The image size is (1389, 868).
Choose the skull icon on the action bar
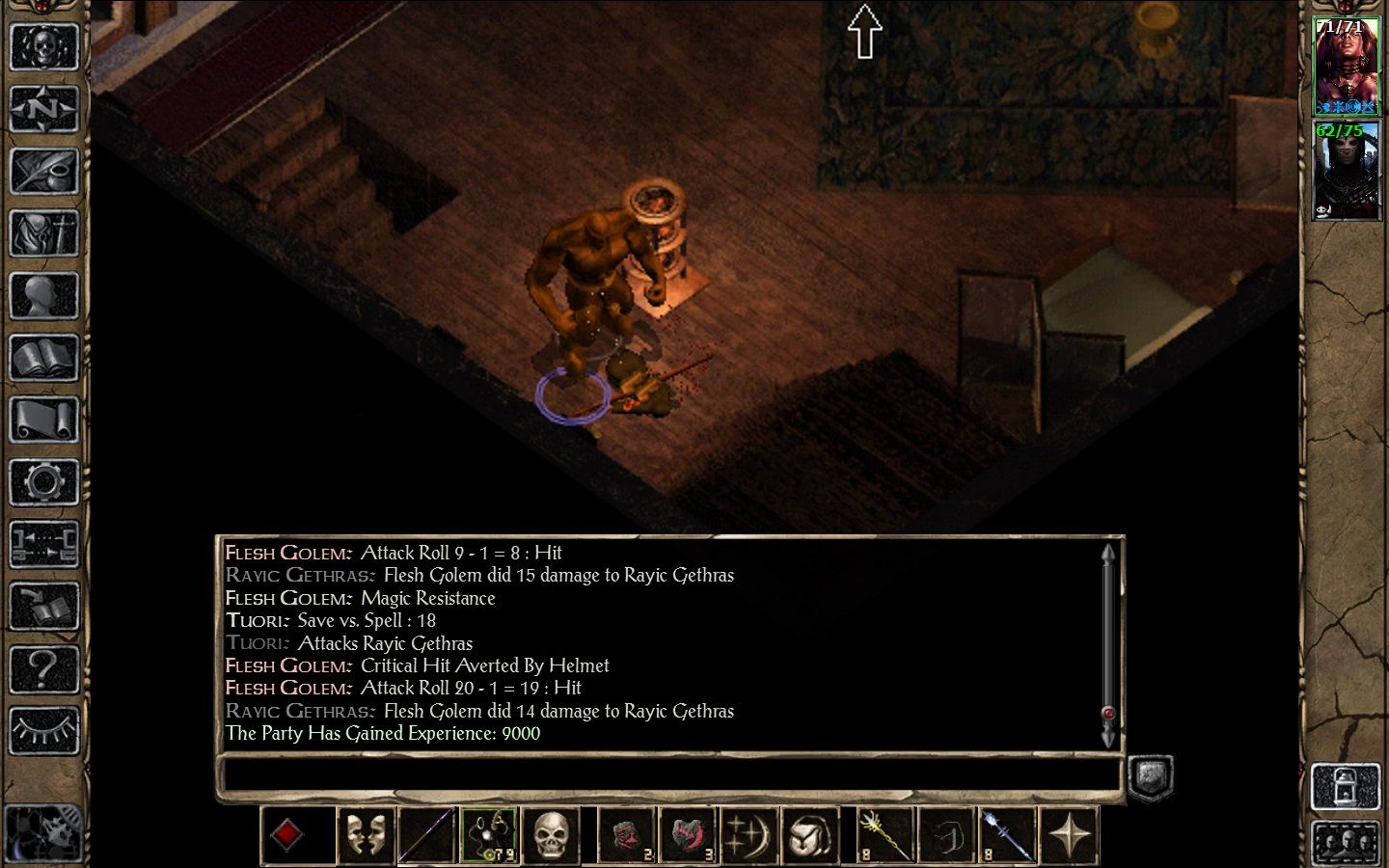click(x=551, y=835)
